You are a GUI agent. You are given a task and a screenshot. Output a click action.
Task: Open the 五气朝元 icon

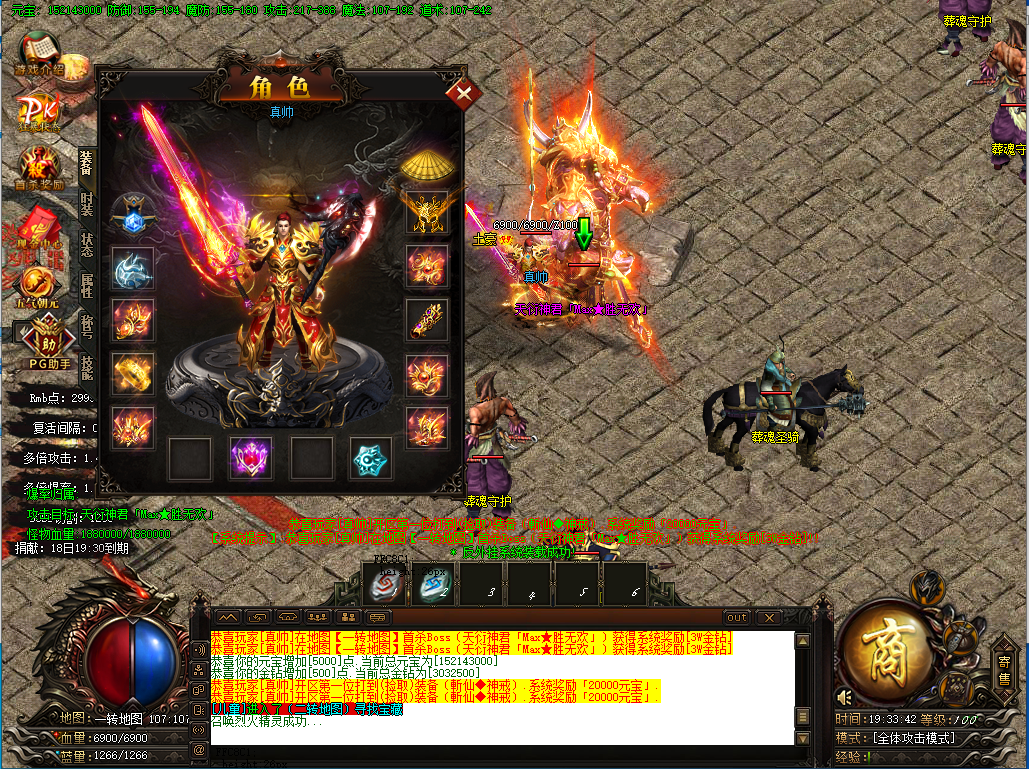(x=38, y=286)
